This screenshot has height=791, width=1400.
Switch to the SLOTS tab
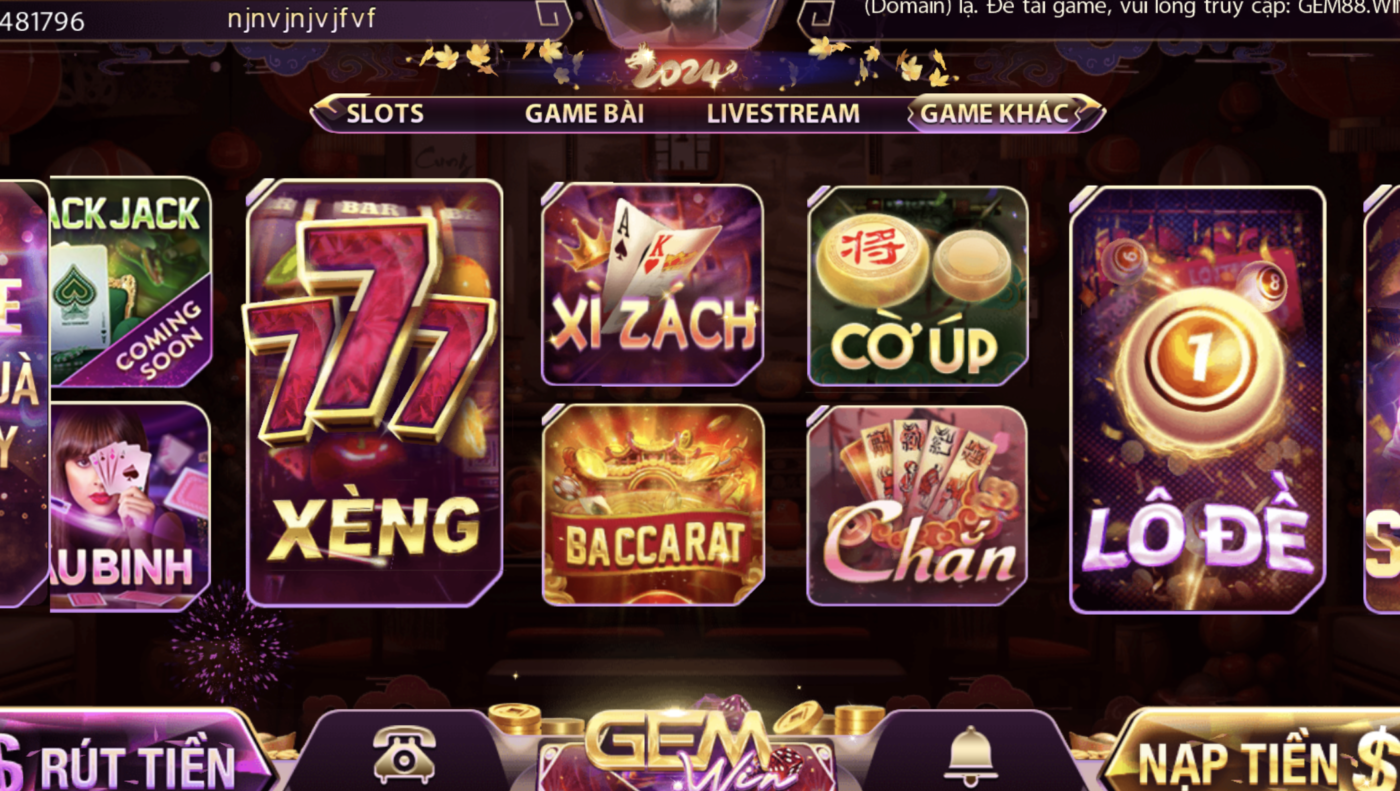(x=384, y=113)
